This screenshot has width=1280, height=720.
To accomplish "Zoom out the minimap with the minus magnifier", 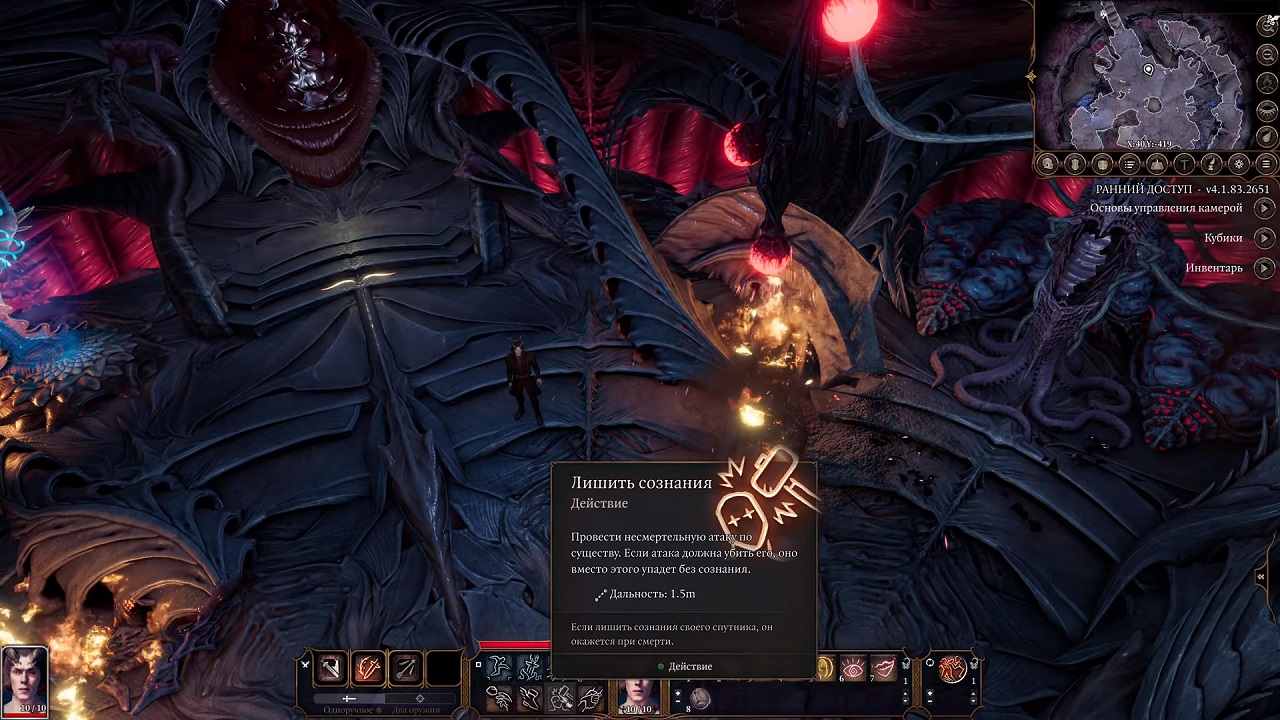I will coord(1267,55).
